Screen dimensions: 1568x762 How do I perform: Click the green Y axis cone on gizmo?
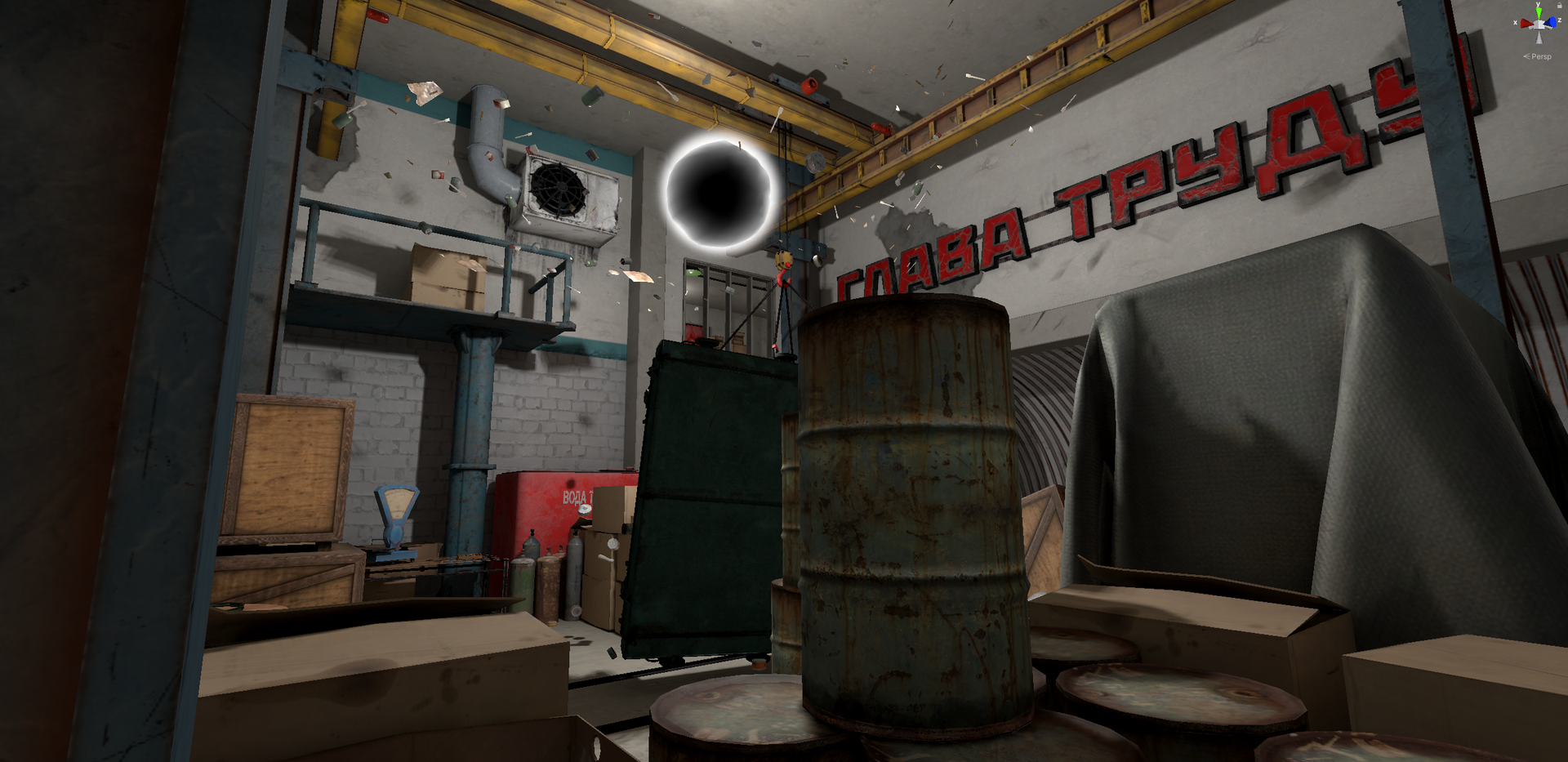[x=1539, y=12]
